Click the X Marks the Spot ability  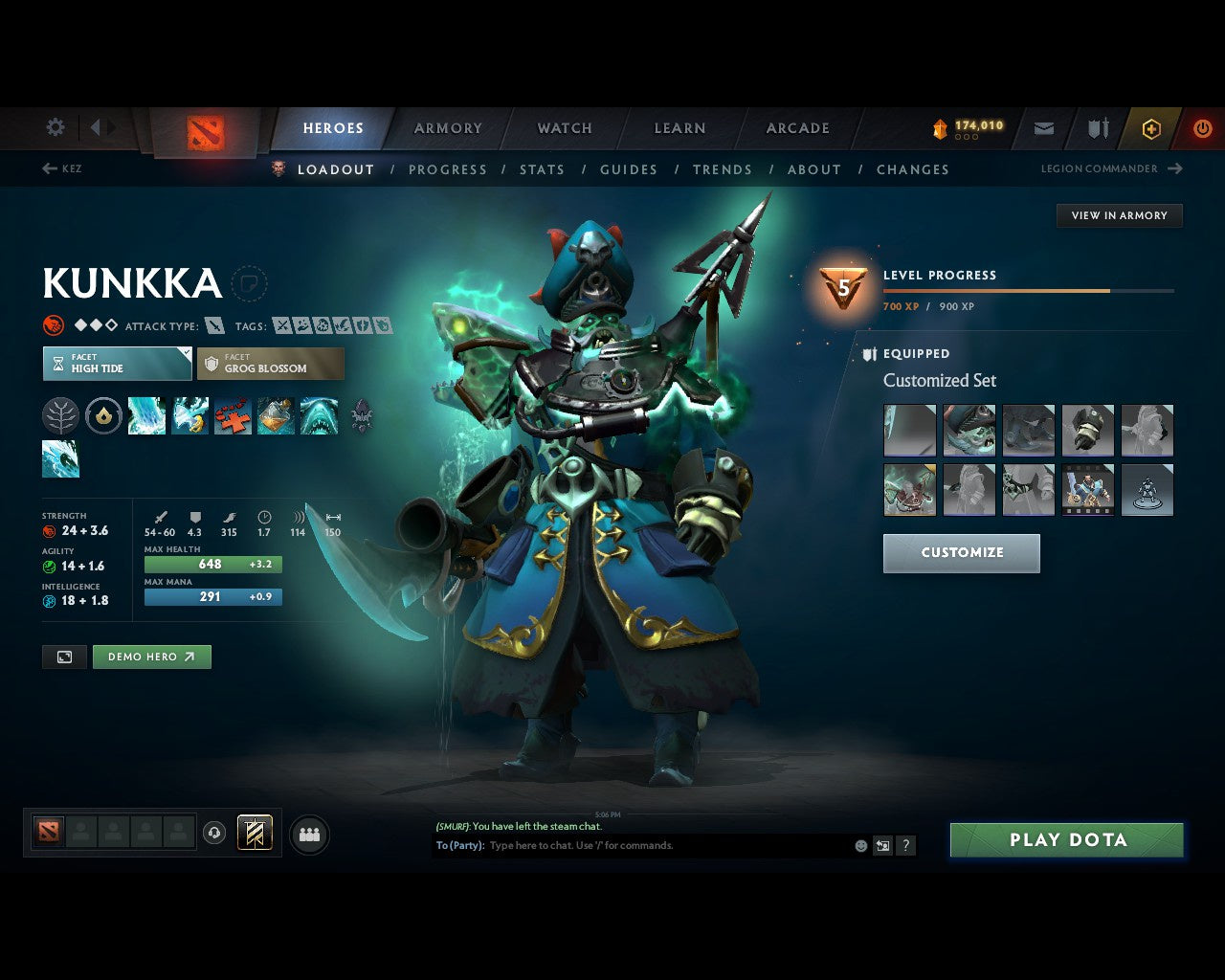(x=233, y=415)
